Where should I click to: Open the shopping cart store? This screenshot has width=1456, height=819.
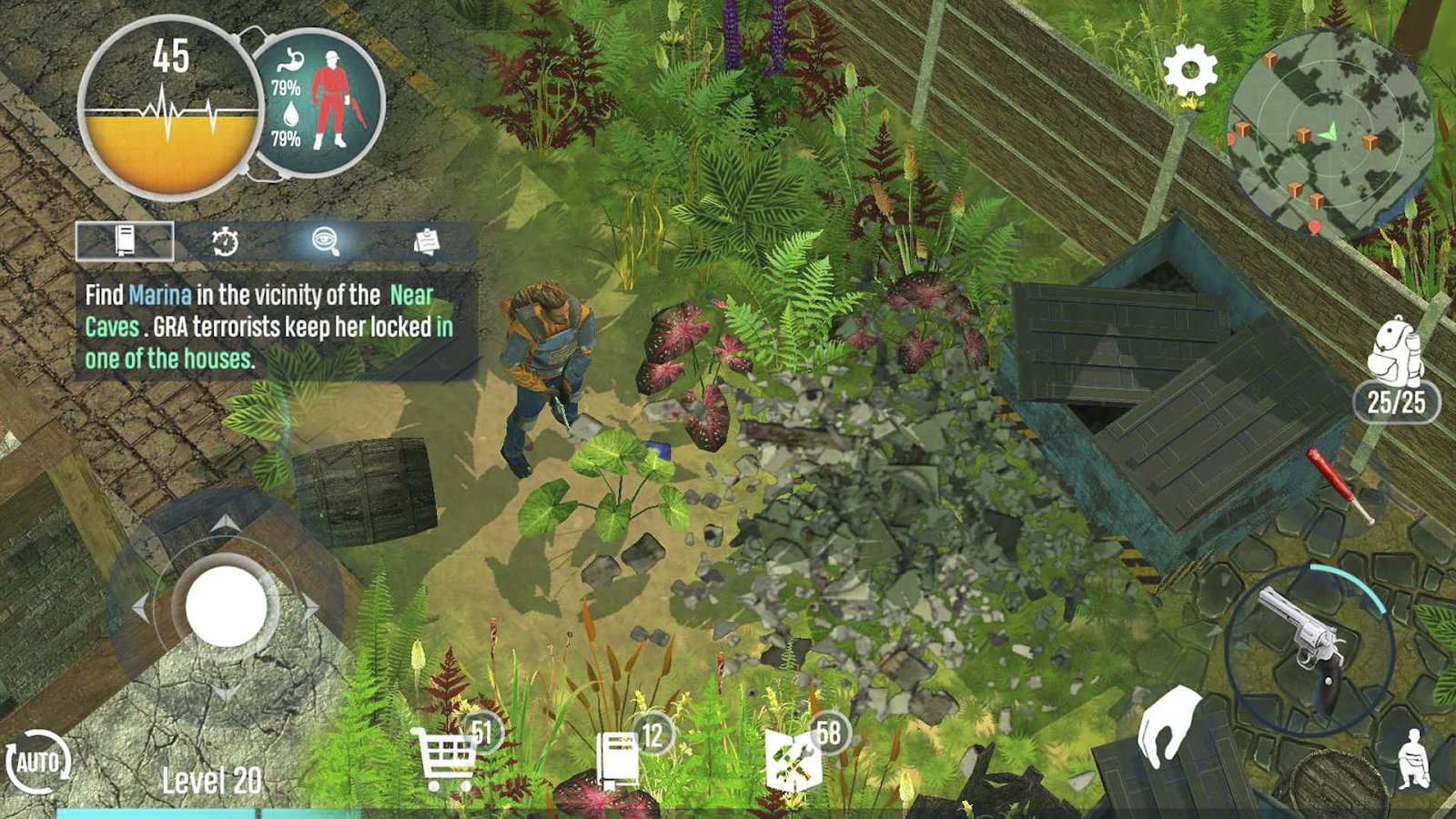[446, 759]
